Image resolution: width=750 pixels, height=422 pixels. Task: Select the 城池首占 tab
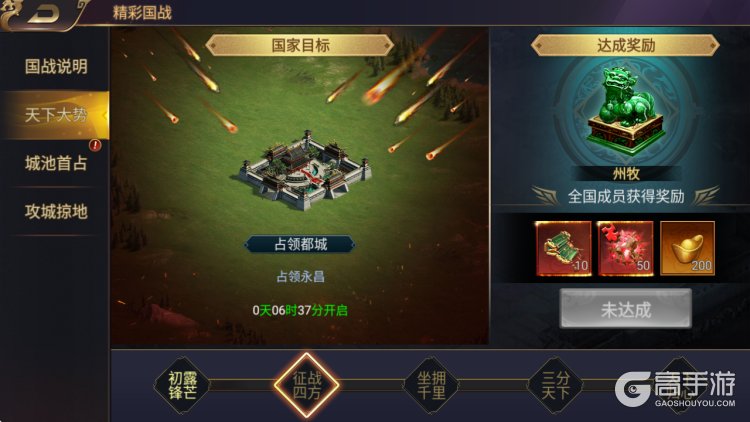coord(56,163)
